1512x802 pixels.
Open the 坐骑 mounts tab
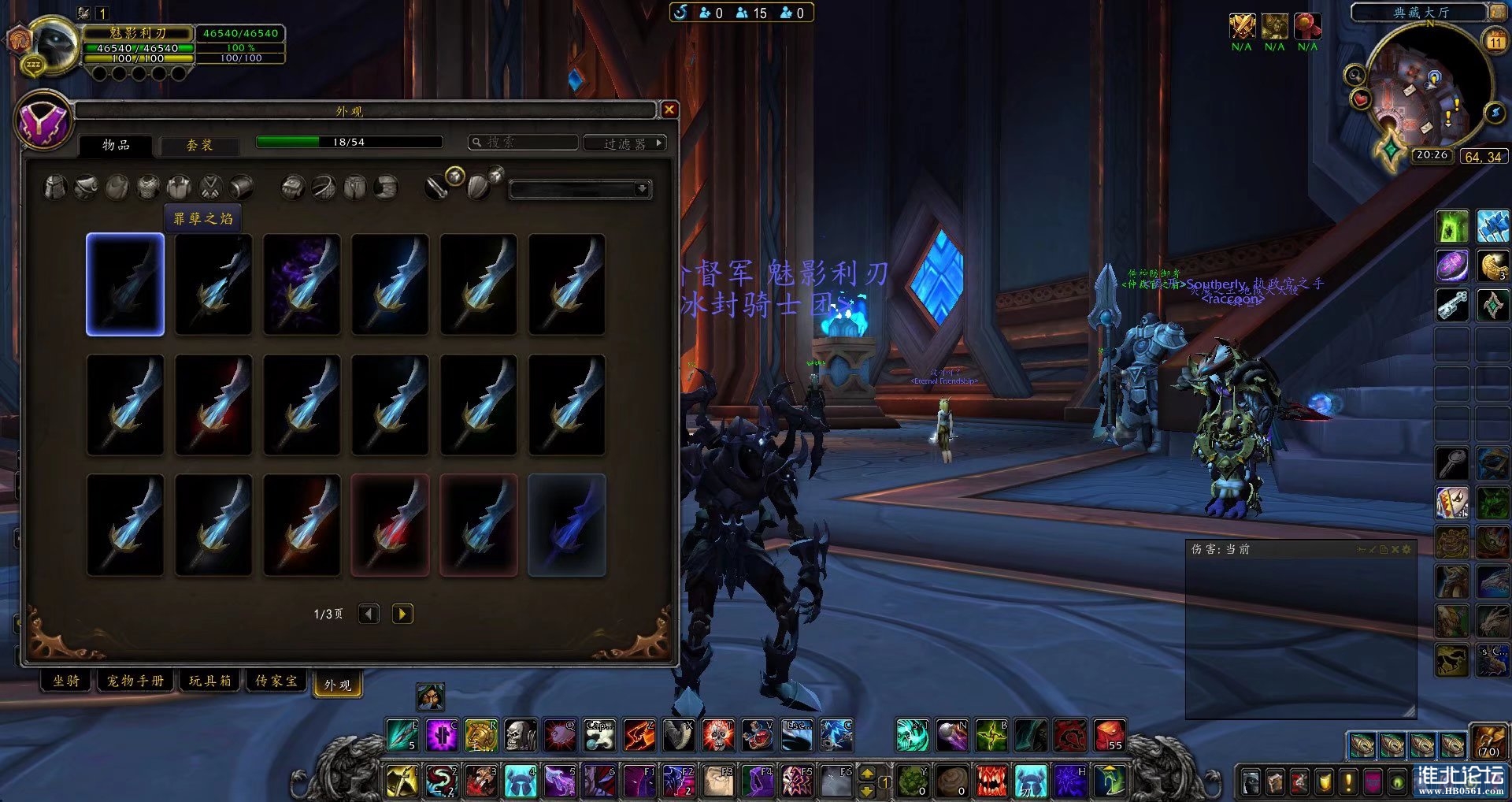click(x=66, y=681)
